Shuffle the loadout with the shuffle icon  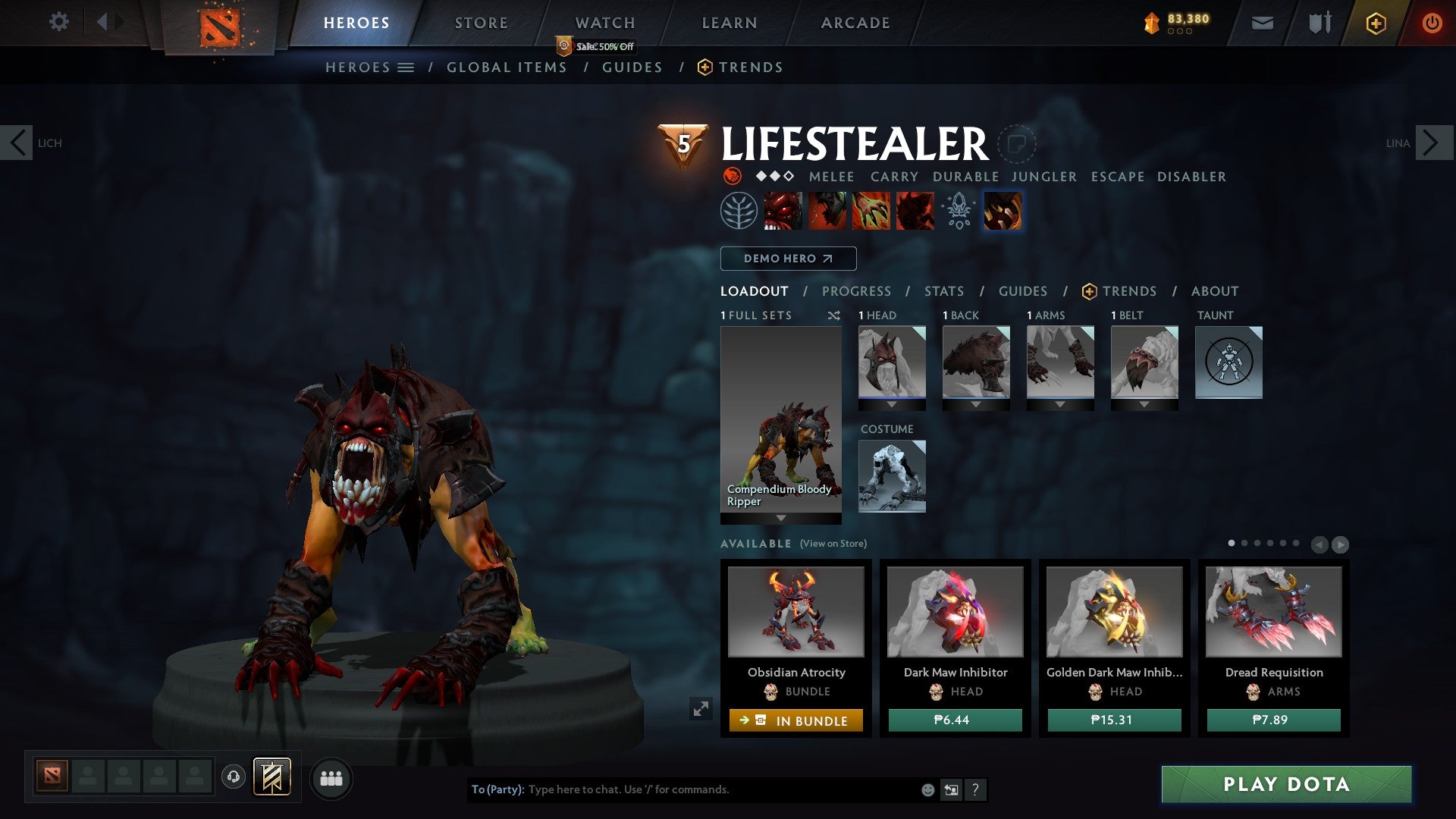pos(834,315)
